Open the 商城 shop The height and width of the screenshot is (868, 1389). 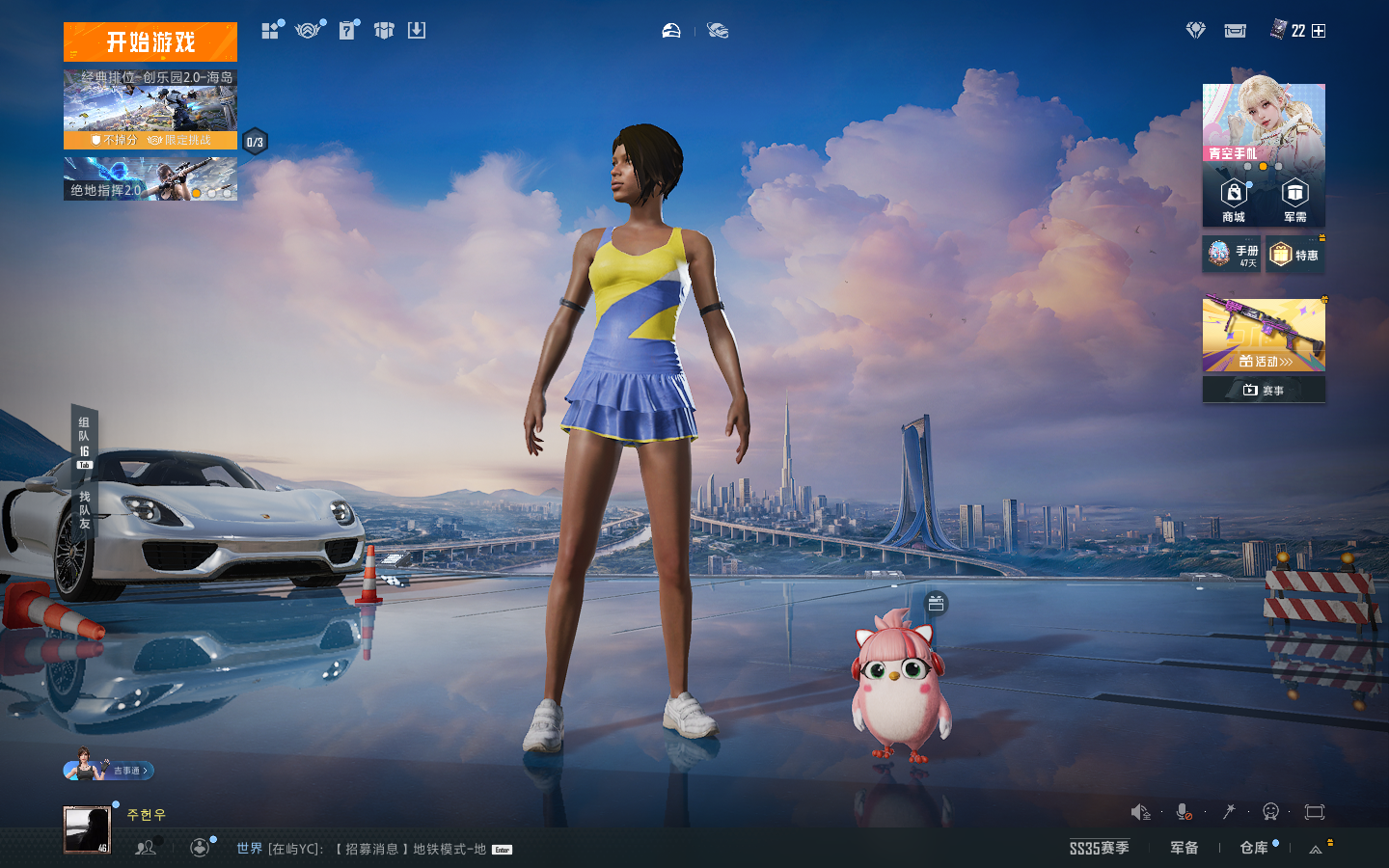pyautogui.click(x=1234, y=201)
